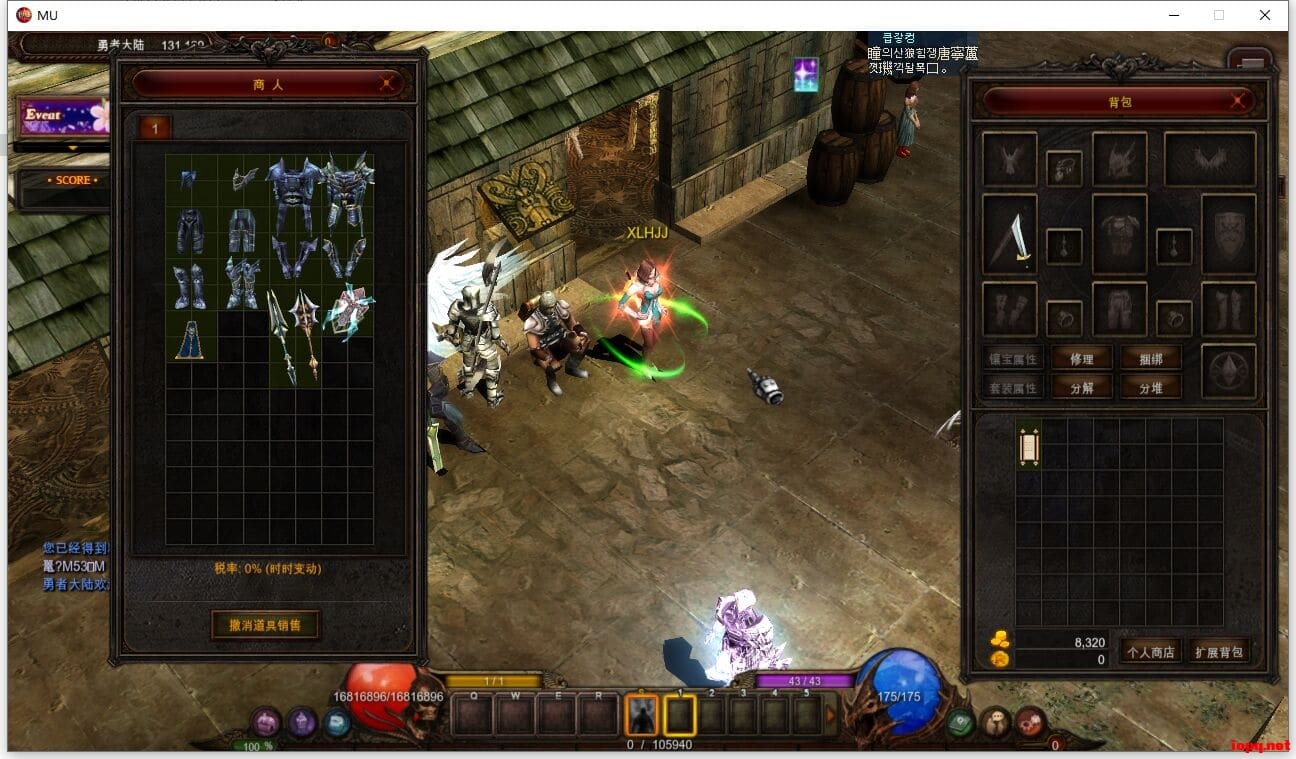
Task: Expand the hotbar with the orange arrow
Action: (x=831, y=714)
